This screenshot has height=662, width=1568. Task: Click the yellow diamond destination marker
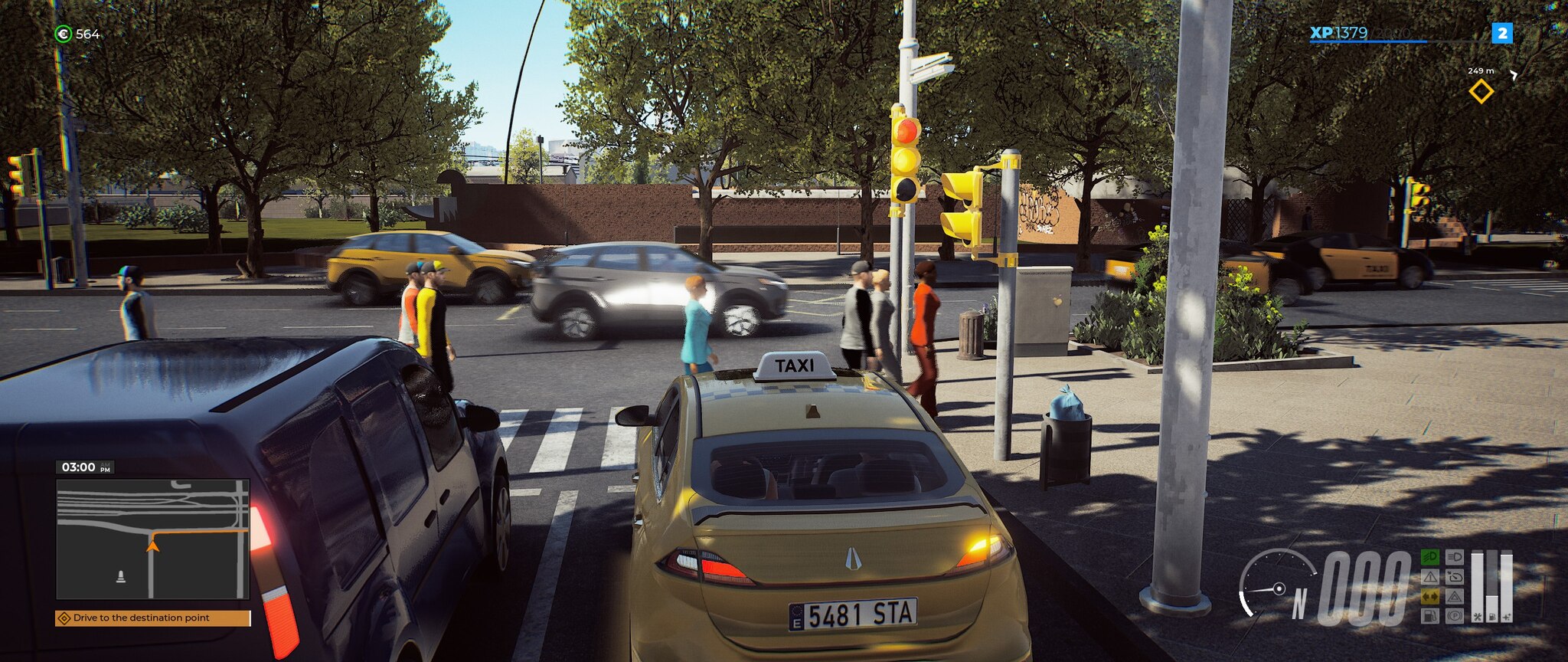click(x=1481, y=92)
